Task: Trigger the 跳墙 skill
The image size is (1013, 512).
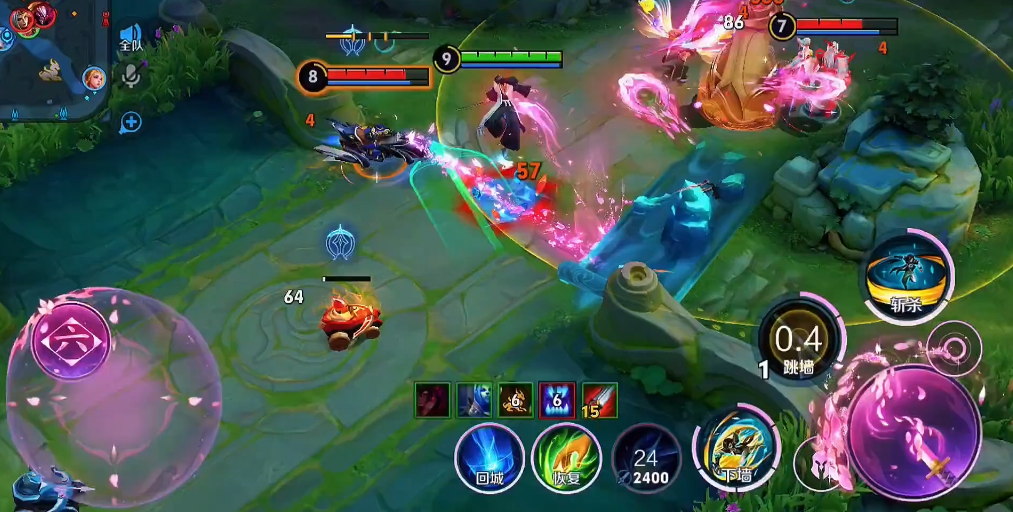Action: [x=797, y=343]
